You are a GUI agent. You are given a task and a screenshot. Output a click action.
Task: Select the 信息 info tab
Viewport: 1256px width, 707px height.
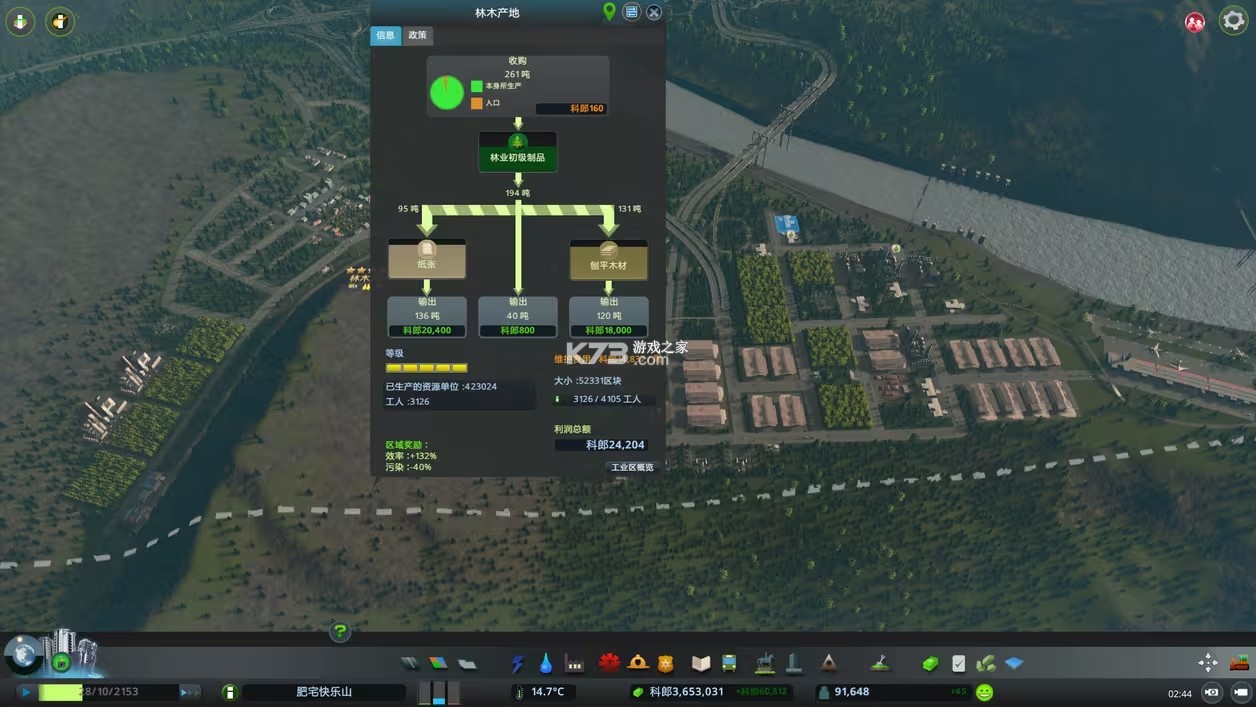tap(386, 35)
